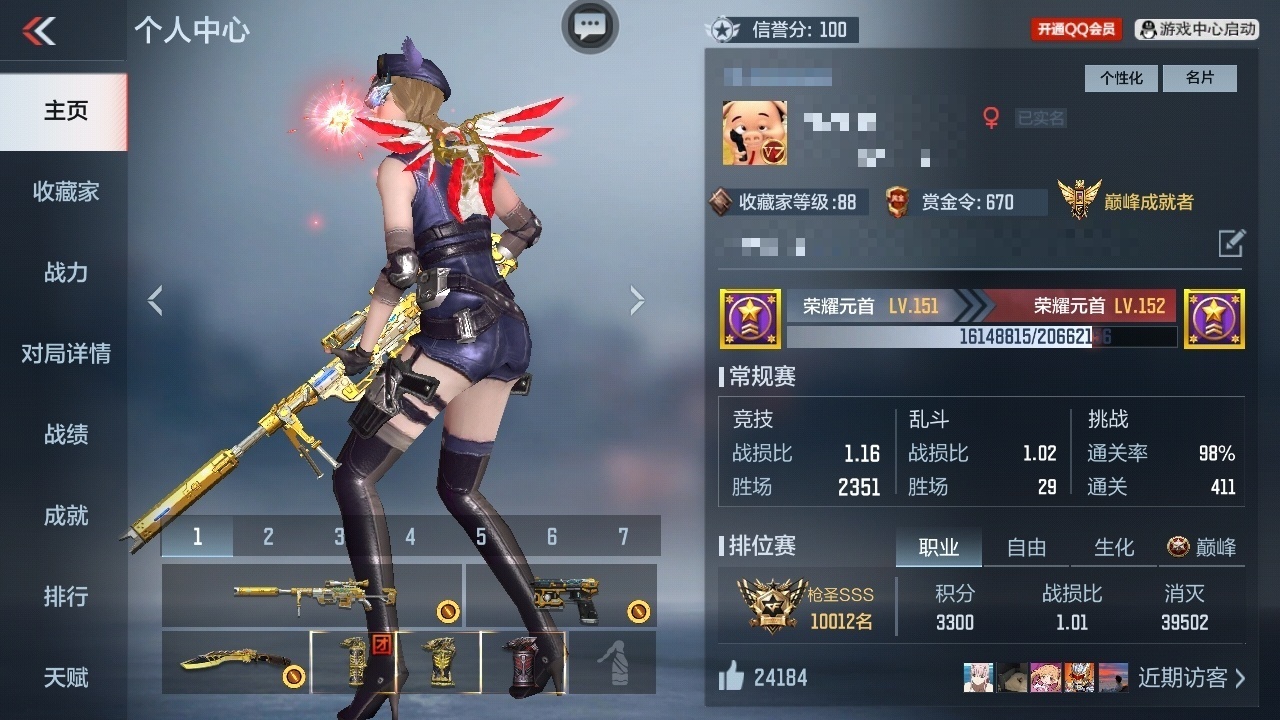Open 近期访客 recent visitors list
1280x720 pixels.
pyautogui.click(x=1191, y=678)
